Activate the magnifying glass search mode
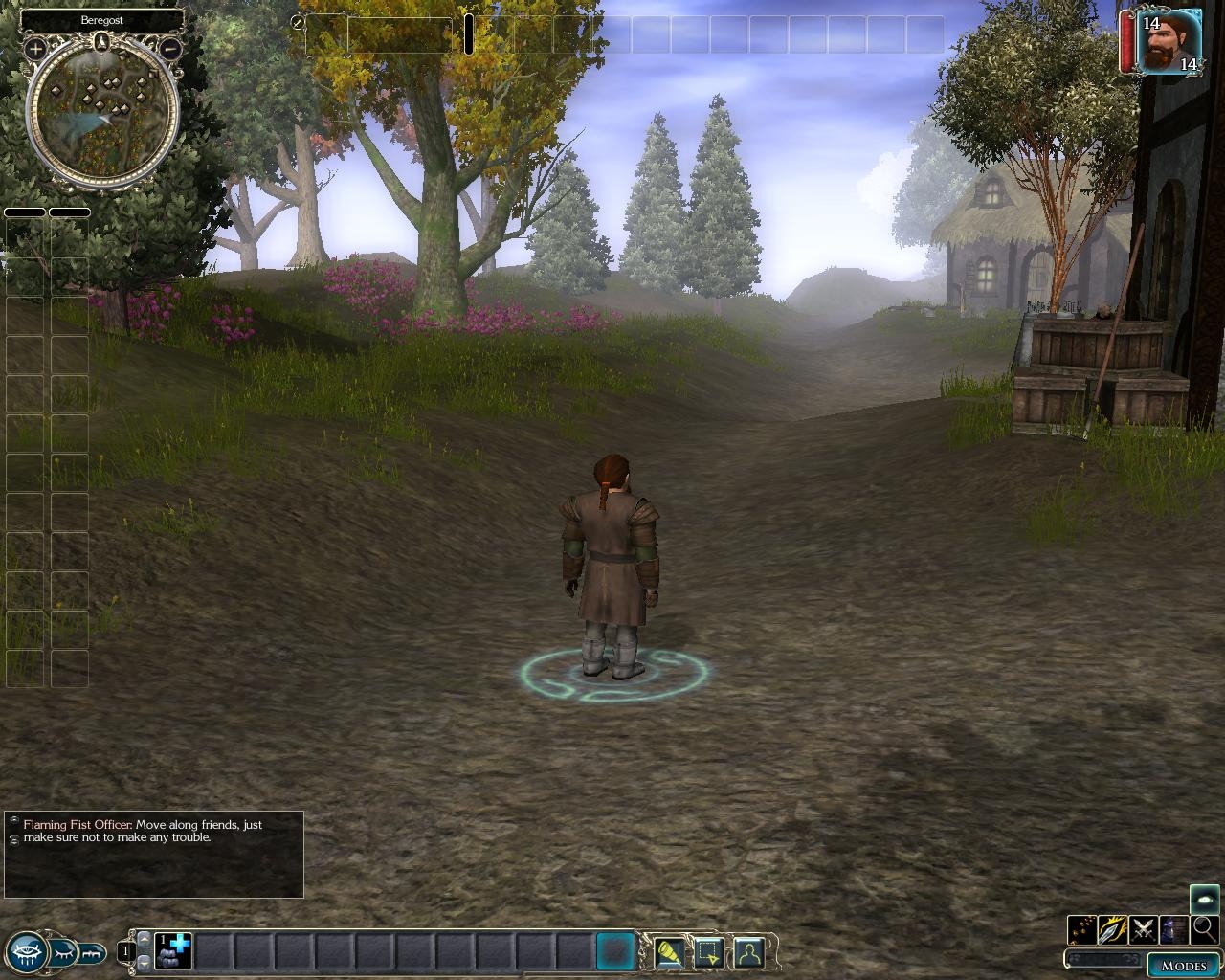The width and height of the screenshot is (1225, 980). [x=1204, y=929]
